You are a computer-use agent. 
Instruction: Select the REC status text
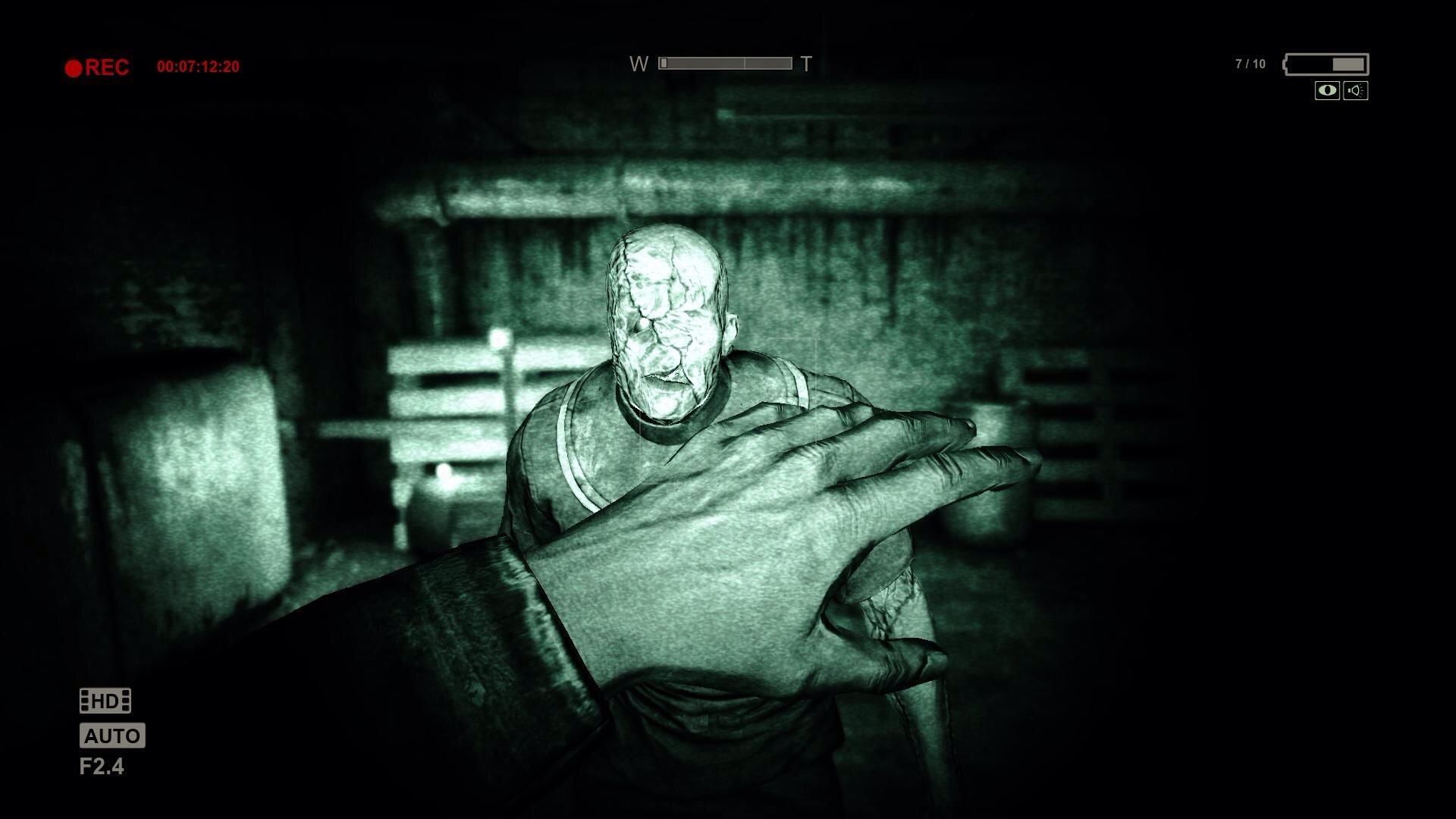click(108, 67)
